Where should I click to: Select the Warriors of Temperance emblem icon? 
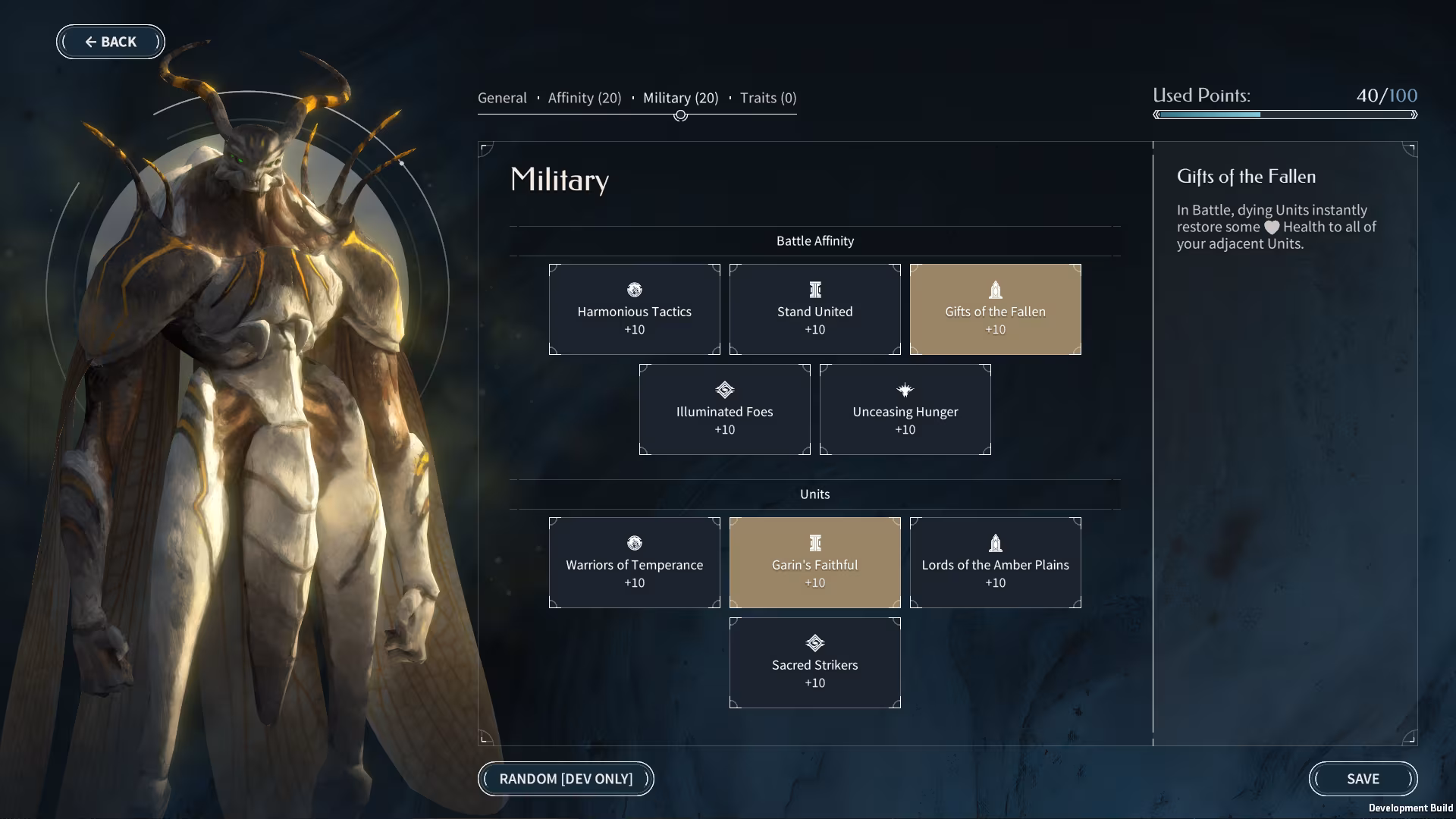pyautogui.click(x=634, y=543)
